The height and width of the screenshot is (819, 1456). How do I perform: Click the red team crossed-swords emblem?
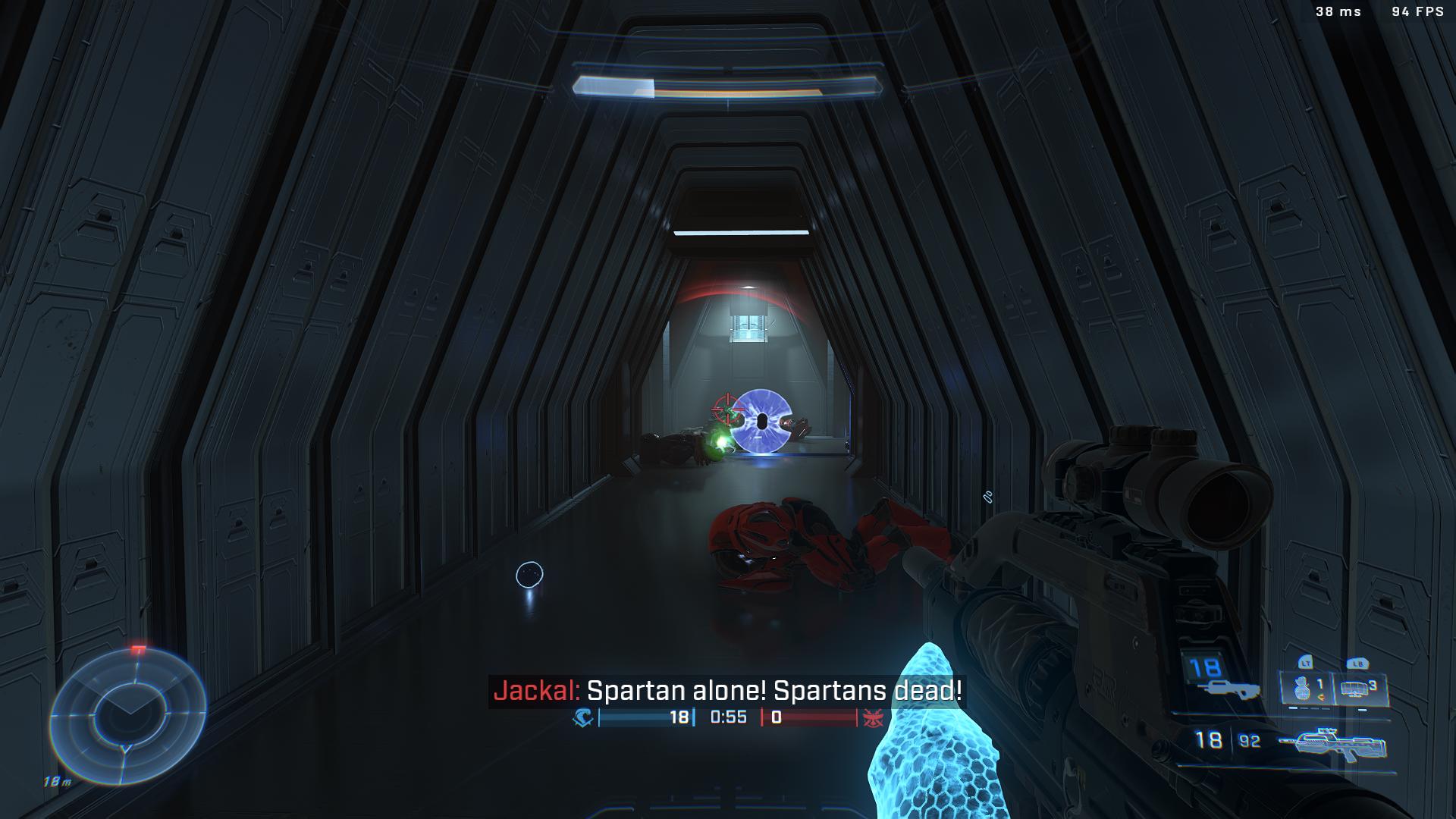pyautogui.click(x=874, y=717)
